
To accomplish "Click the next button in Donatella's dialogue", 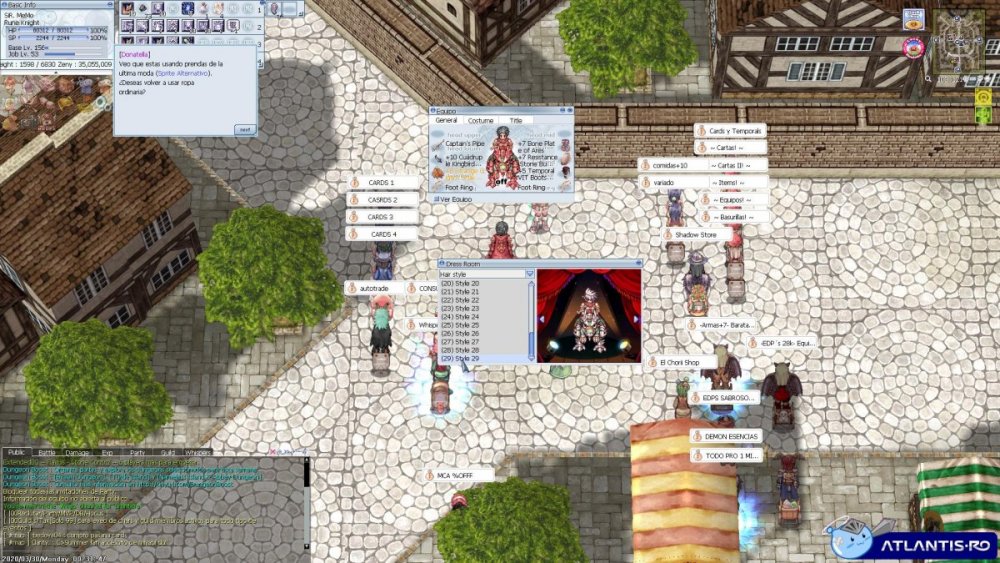I will (244, 129).
